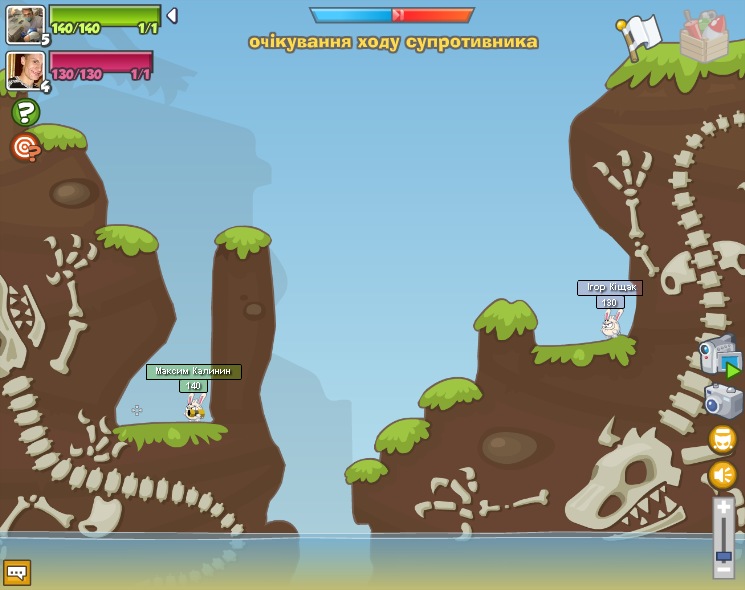
Task: Select the green team player avatar
Action: [x=24, y=24]
